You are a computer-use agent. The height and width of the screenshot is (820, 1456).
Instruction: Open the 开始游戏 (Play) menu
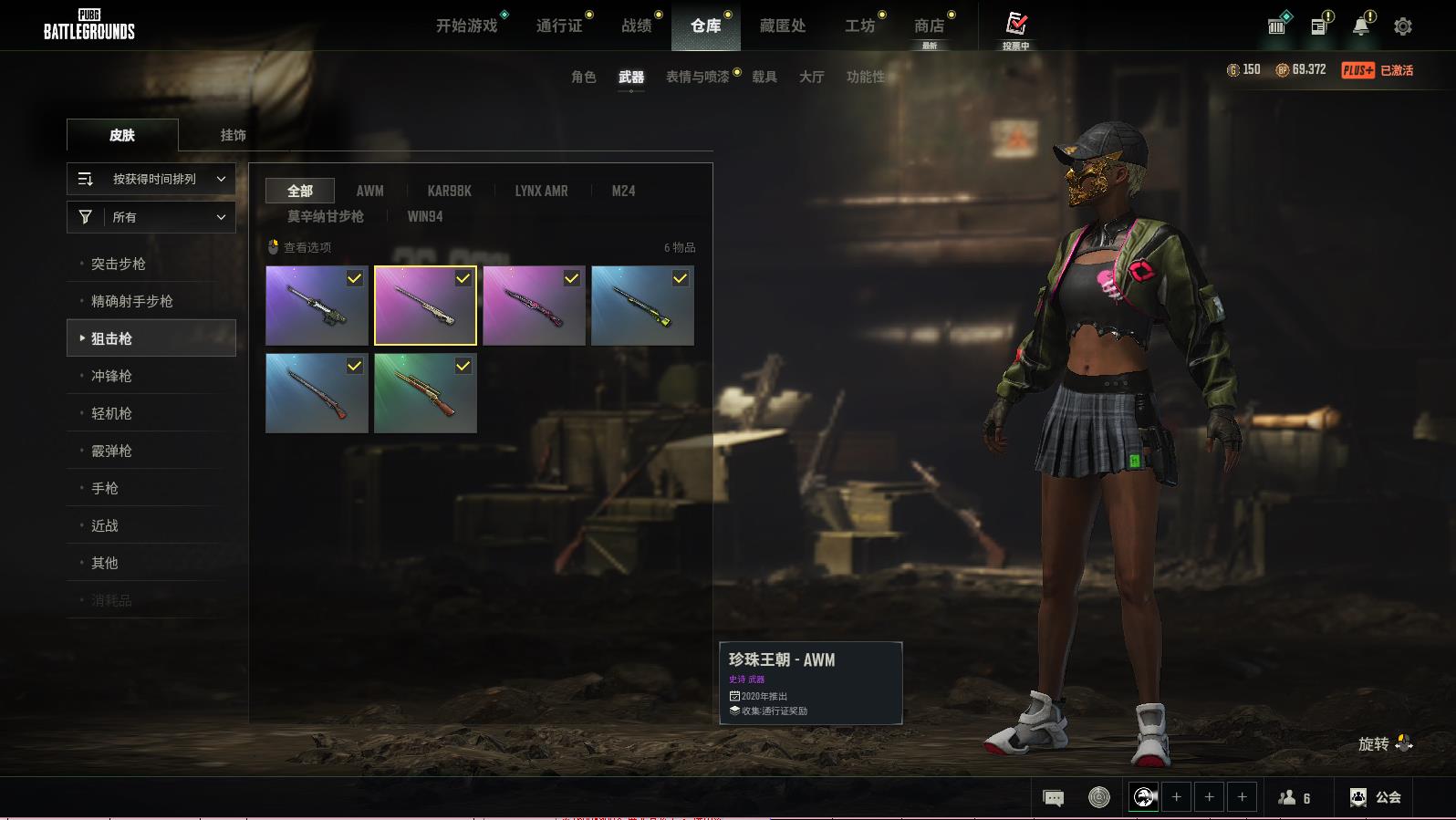tap(466, 26)
